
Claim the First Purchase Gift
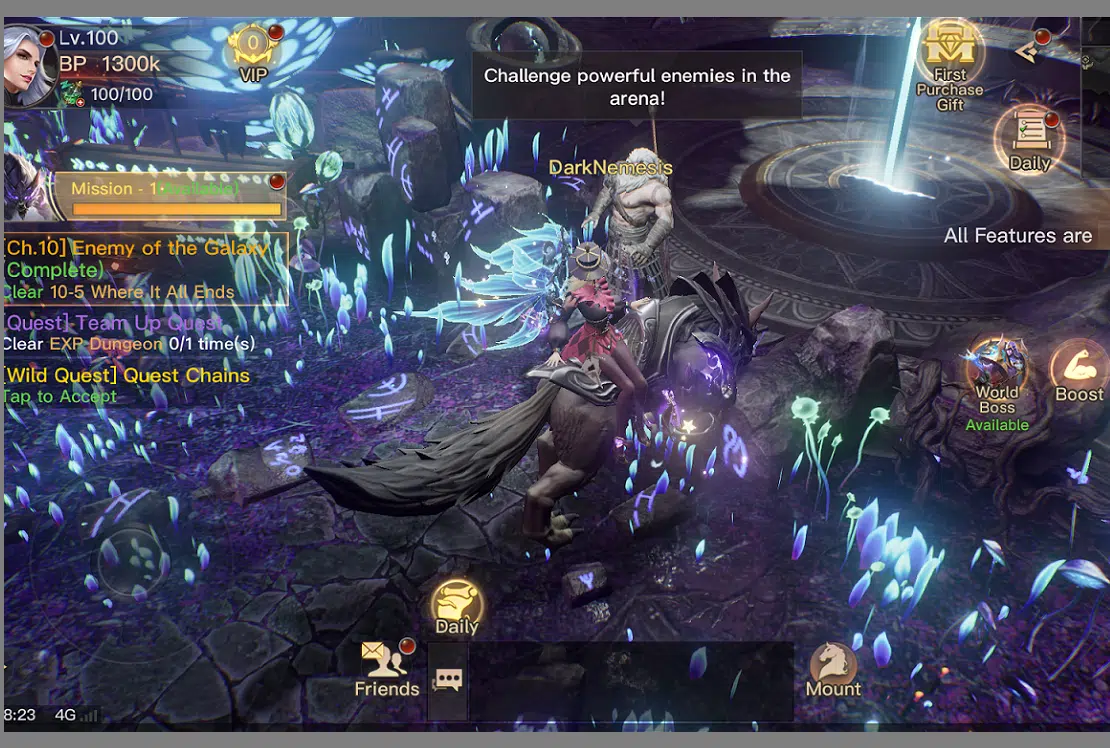tap(949, 64)
